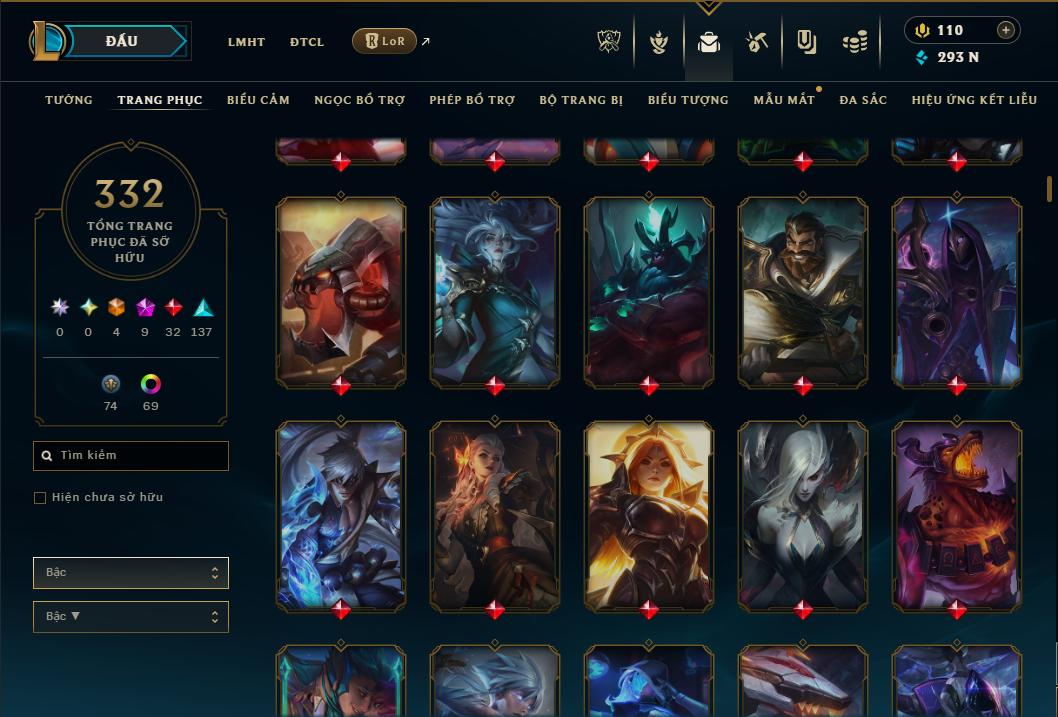1058x717 pixels.
Task: Open the loot hammer icon
Action: tap(756, 42)
